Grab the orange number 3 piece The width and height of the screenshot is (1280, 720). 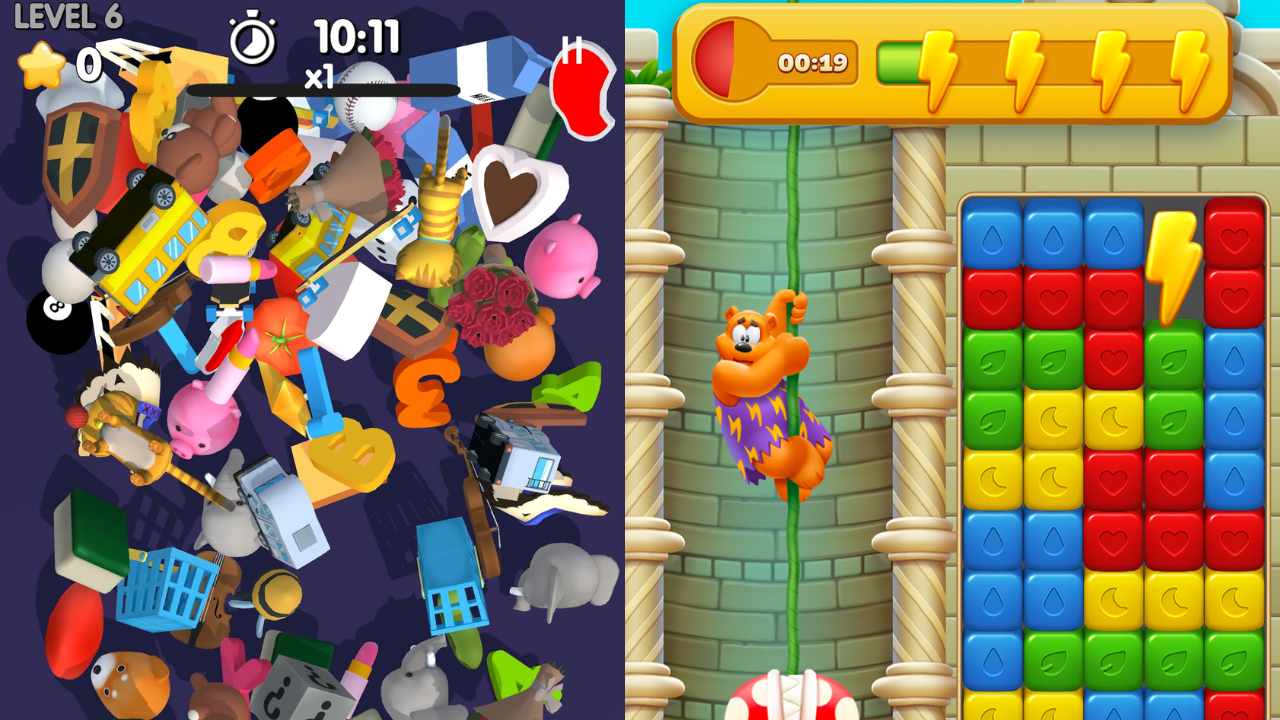coord(425,385)
